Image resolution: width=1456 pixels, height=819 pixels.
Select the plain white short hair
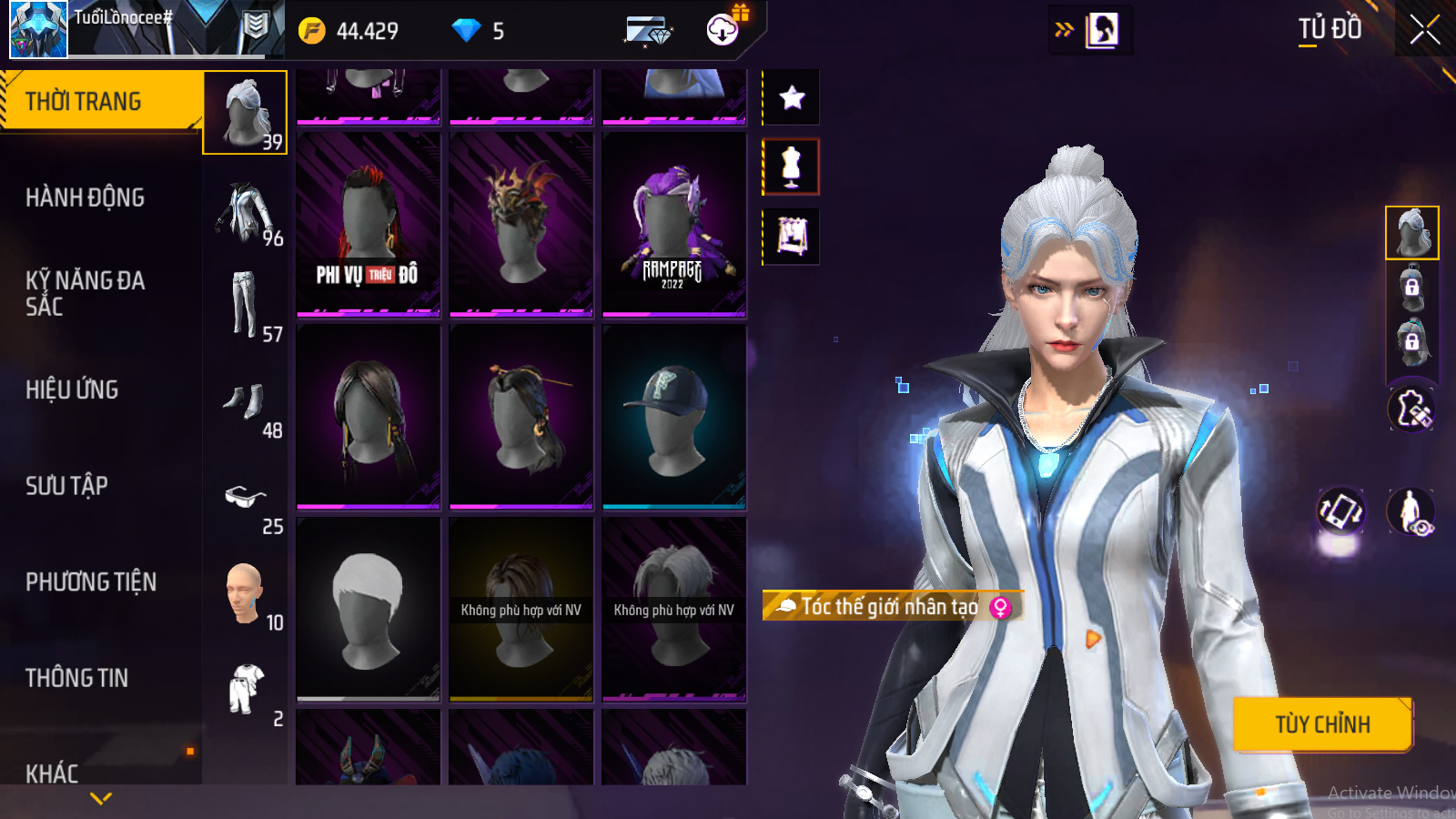pos(368,609)
